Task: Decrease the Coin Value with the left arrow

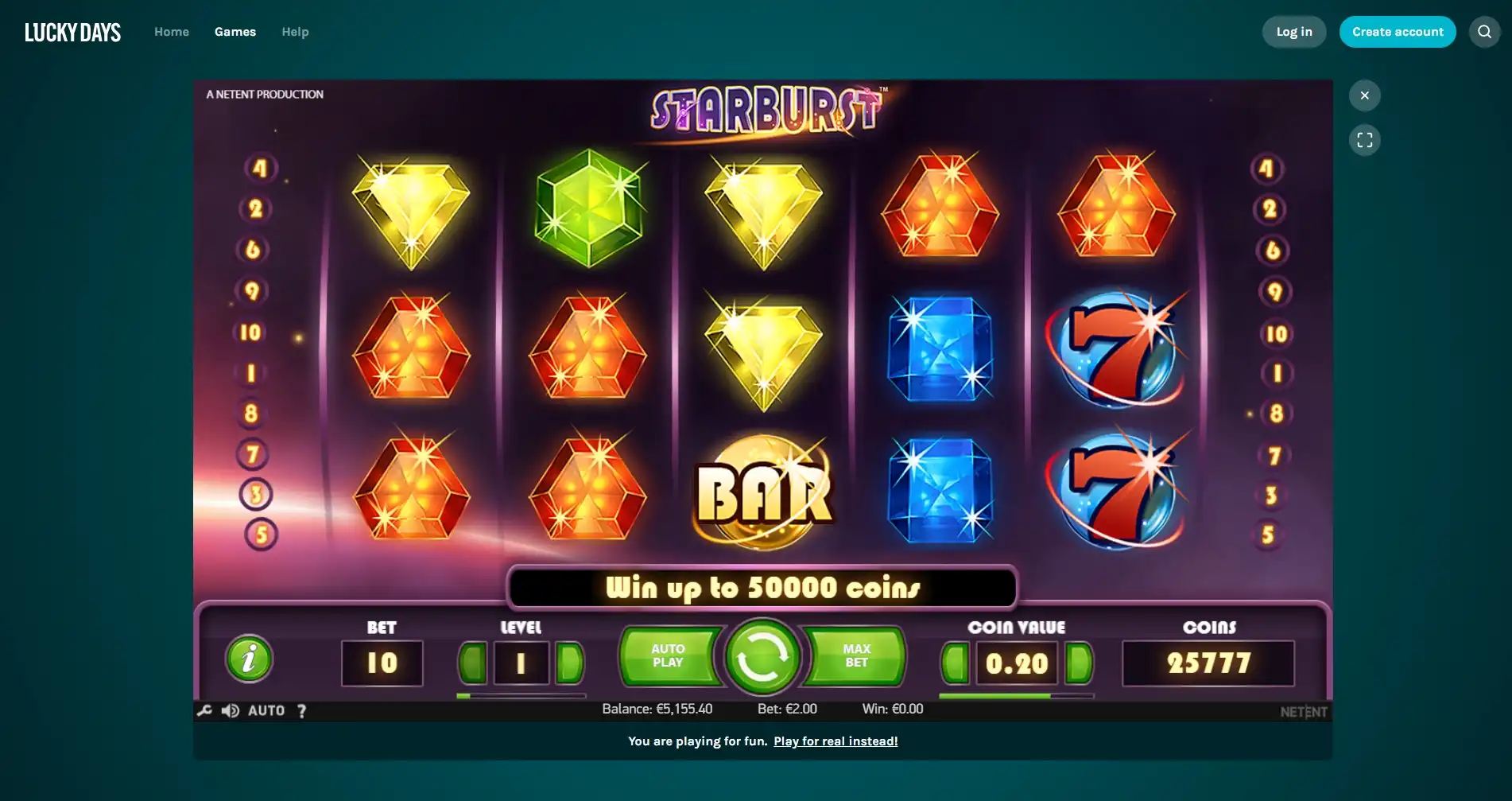Action: coord(954,663)
